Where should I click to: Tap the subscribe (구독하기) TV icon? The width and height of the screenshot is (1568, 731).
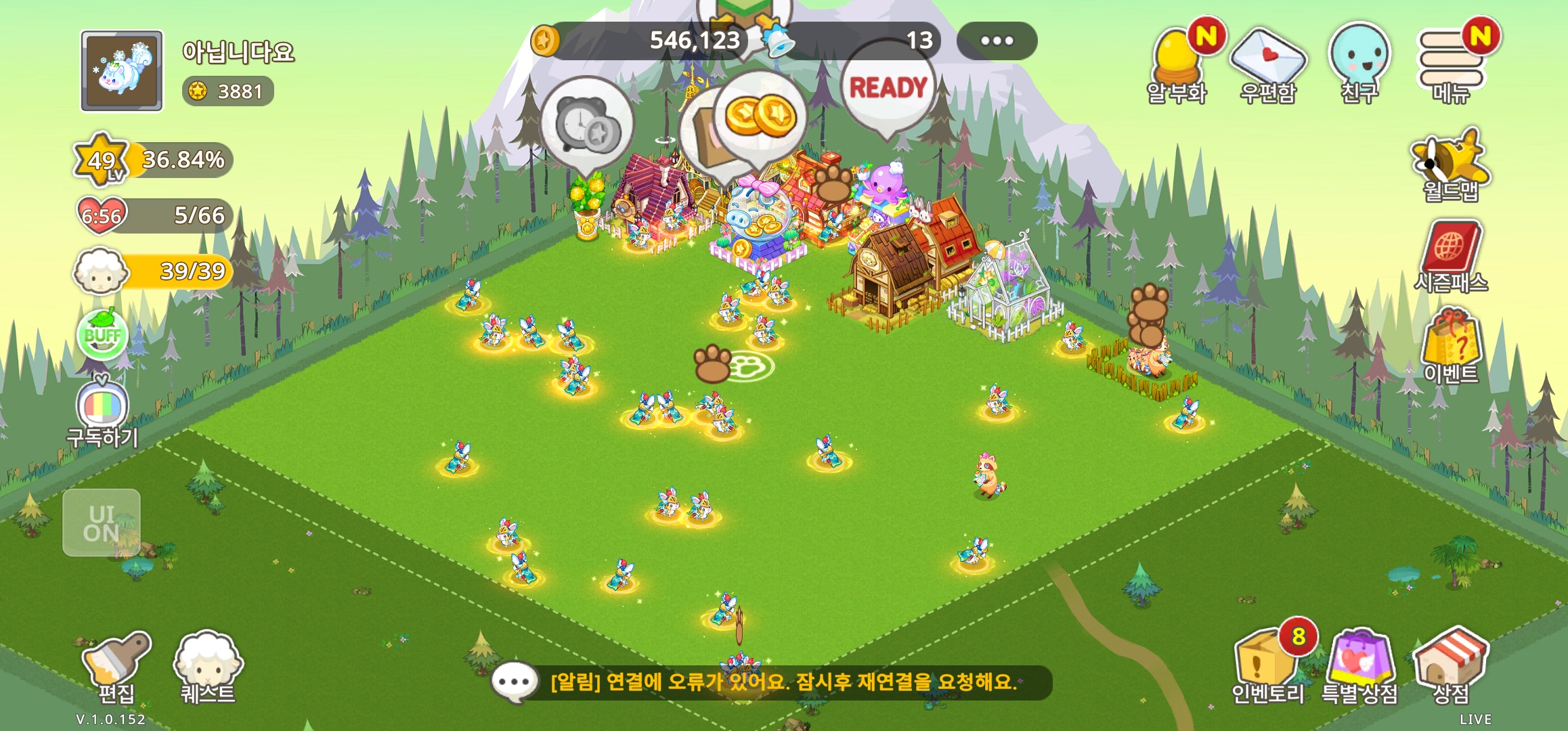click(x=102, y=409)
